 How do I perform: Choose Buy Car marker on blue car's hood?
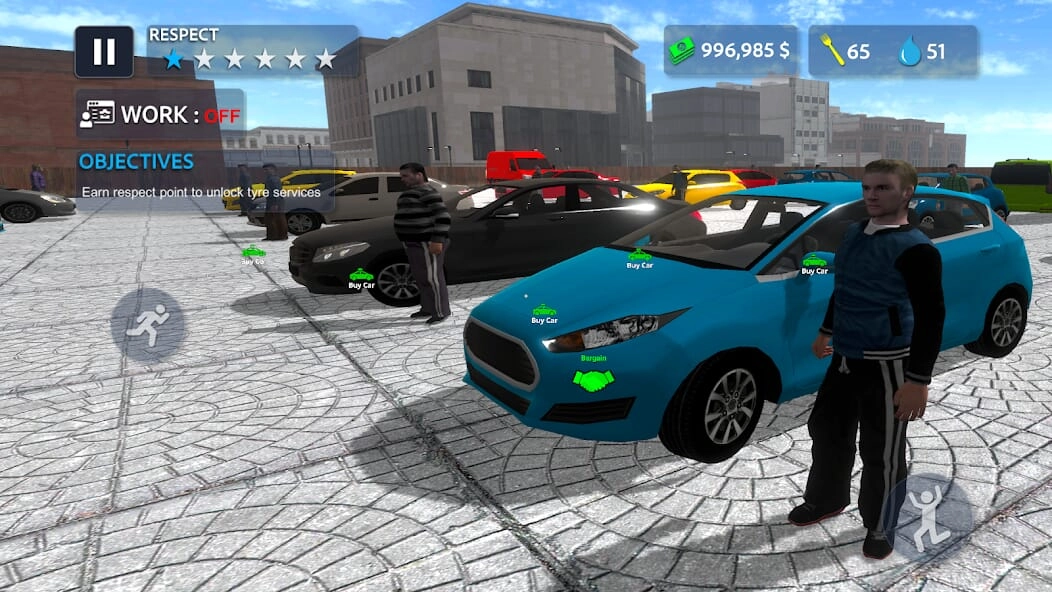(544, 312)
